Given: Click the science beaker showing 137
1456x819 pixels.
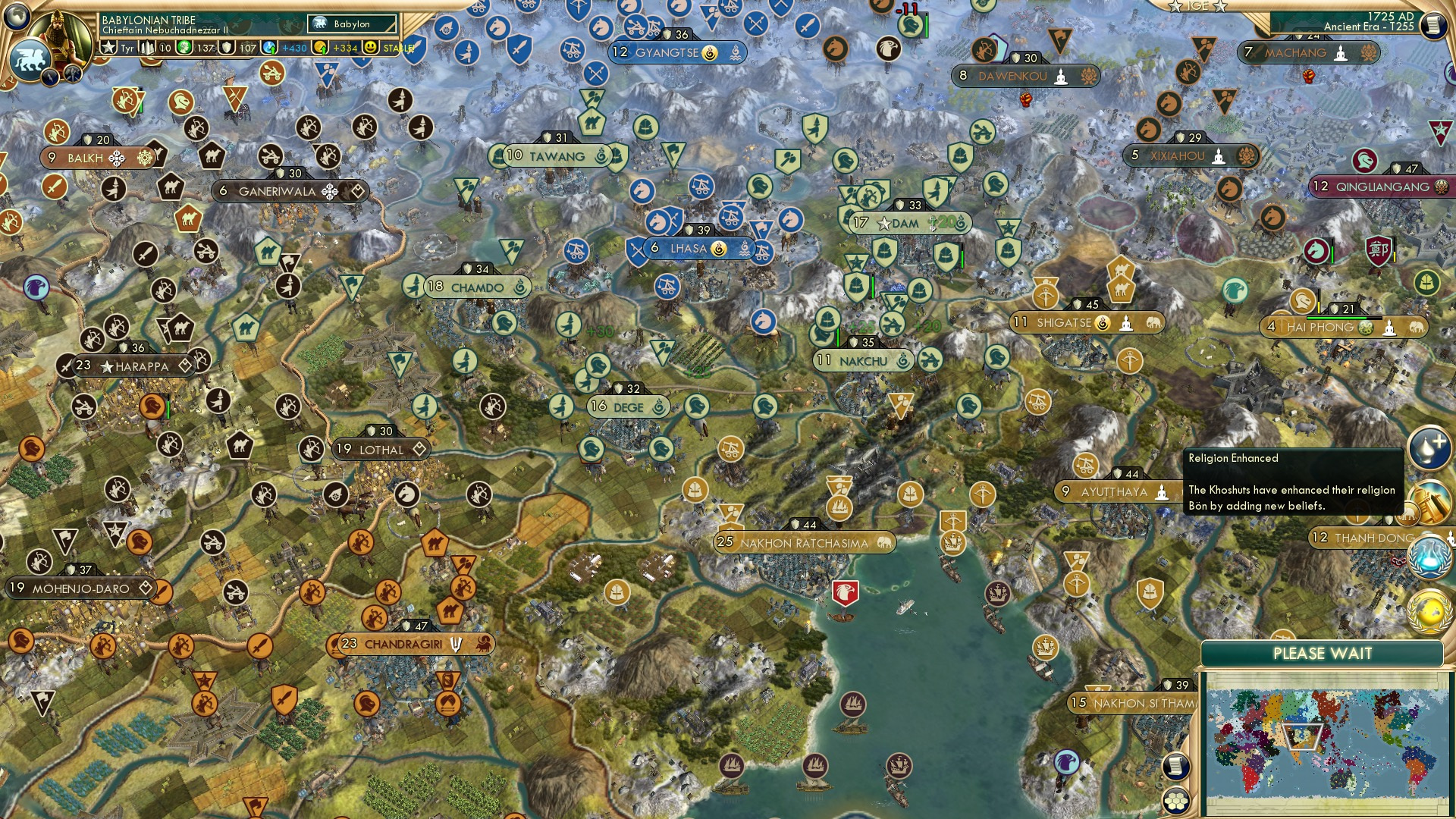Looking at the screenshot, I should pyautogui.click(x=183, y=47).
